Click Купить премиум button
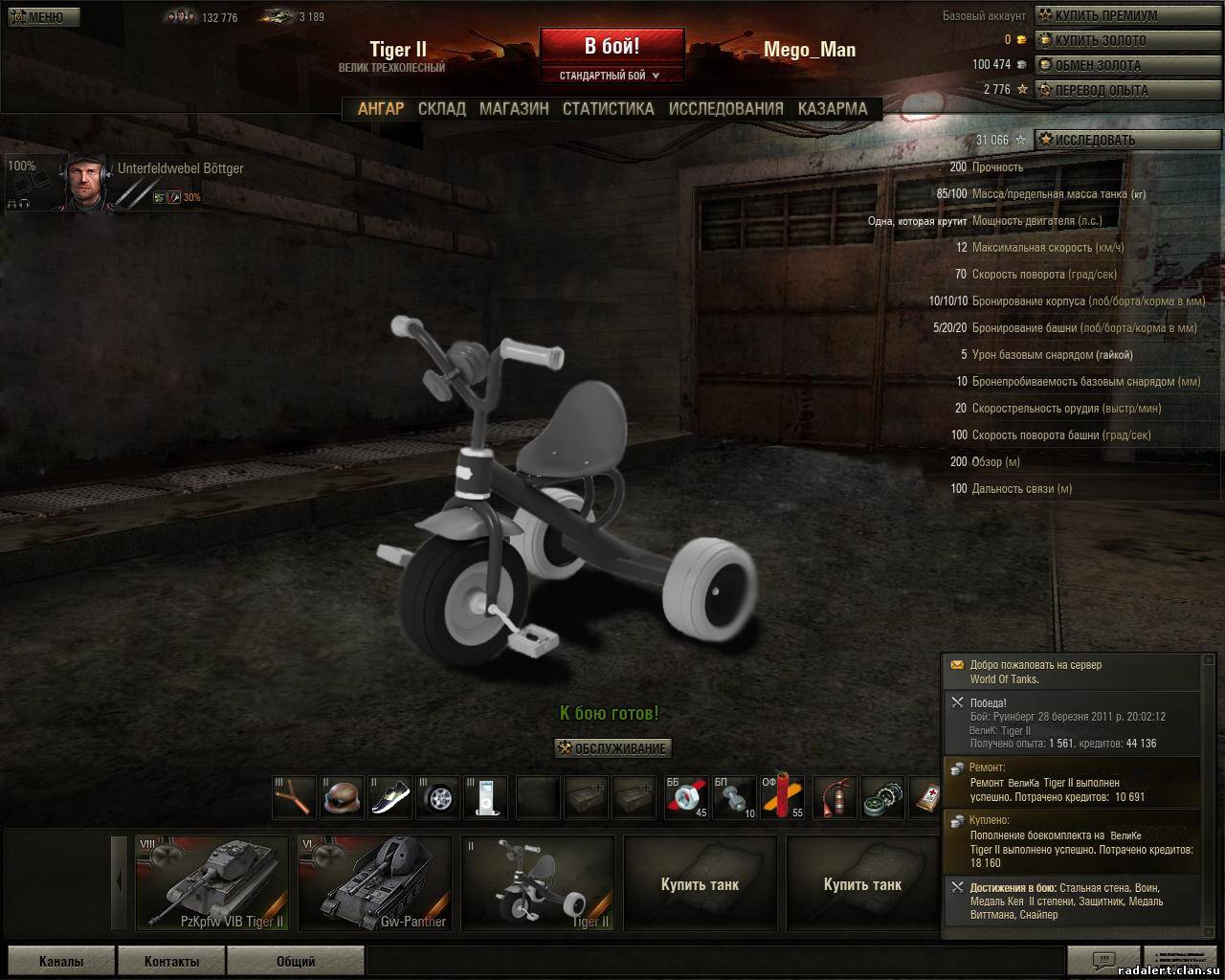The width and height of the screenshot is (1225, 980). coord(1103,15)
